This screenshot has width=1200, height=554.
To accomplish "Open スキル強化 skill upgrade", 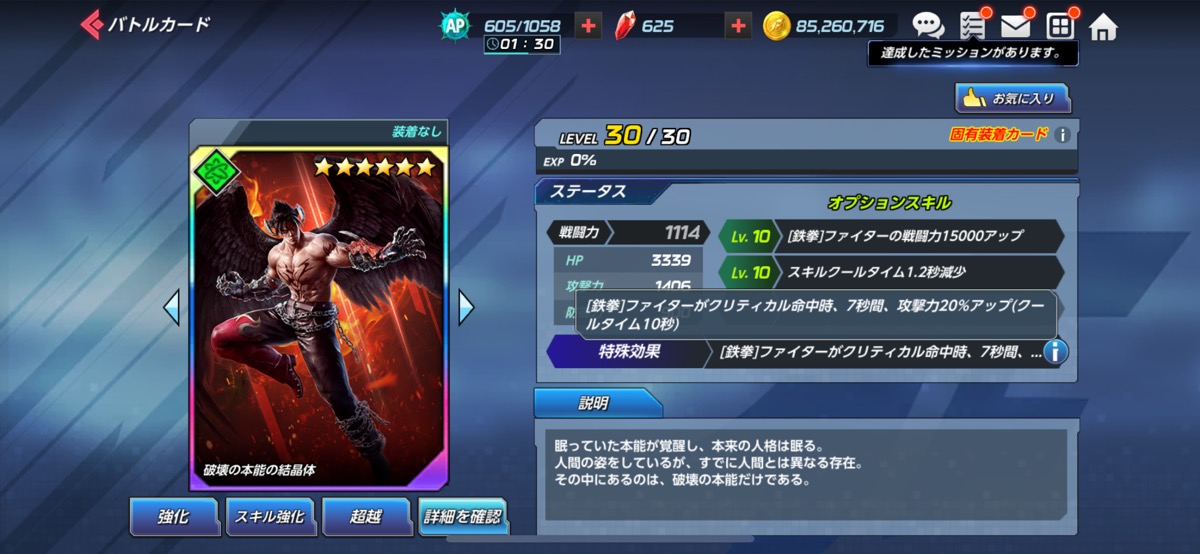I will point(270,517).
